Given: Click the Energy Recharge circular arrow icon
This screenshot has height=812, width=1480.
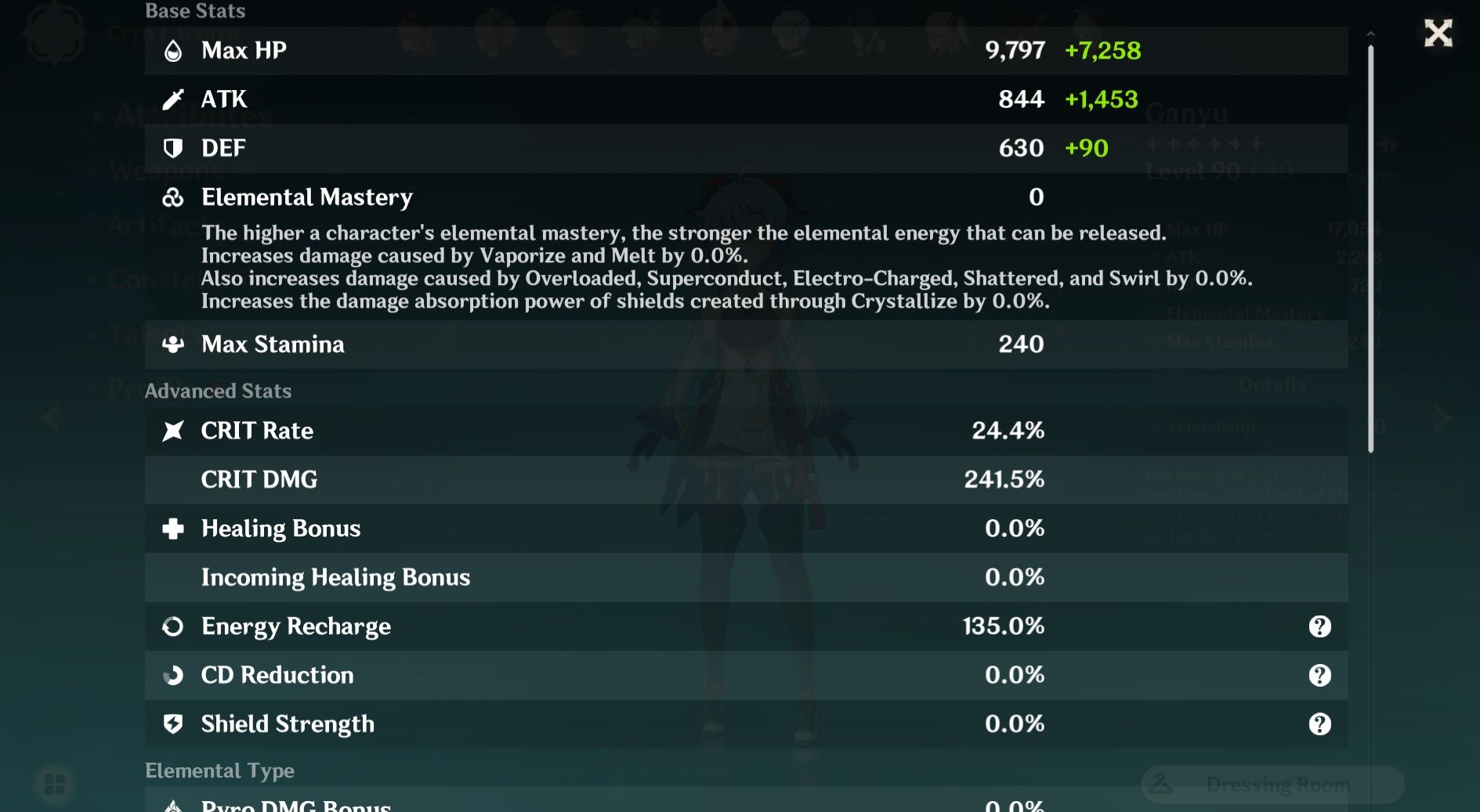Looking at the screenshot, I should click(174, 626).
